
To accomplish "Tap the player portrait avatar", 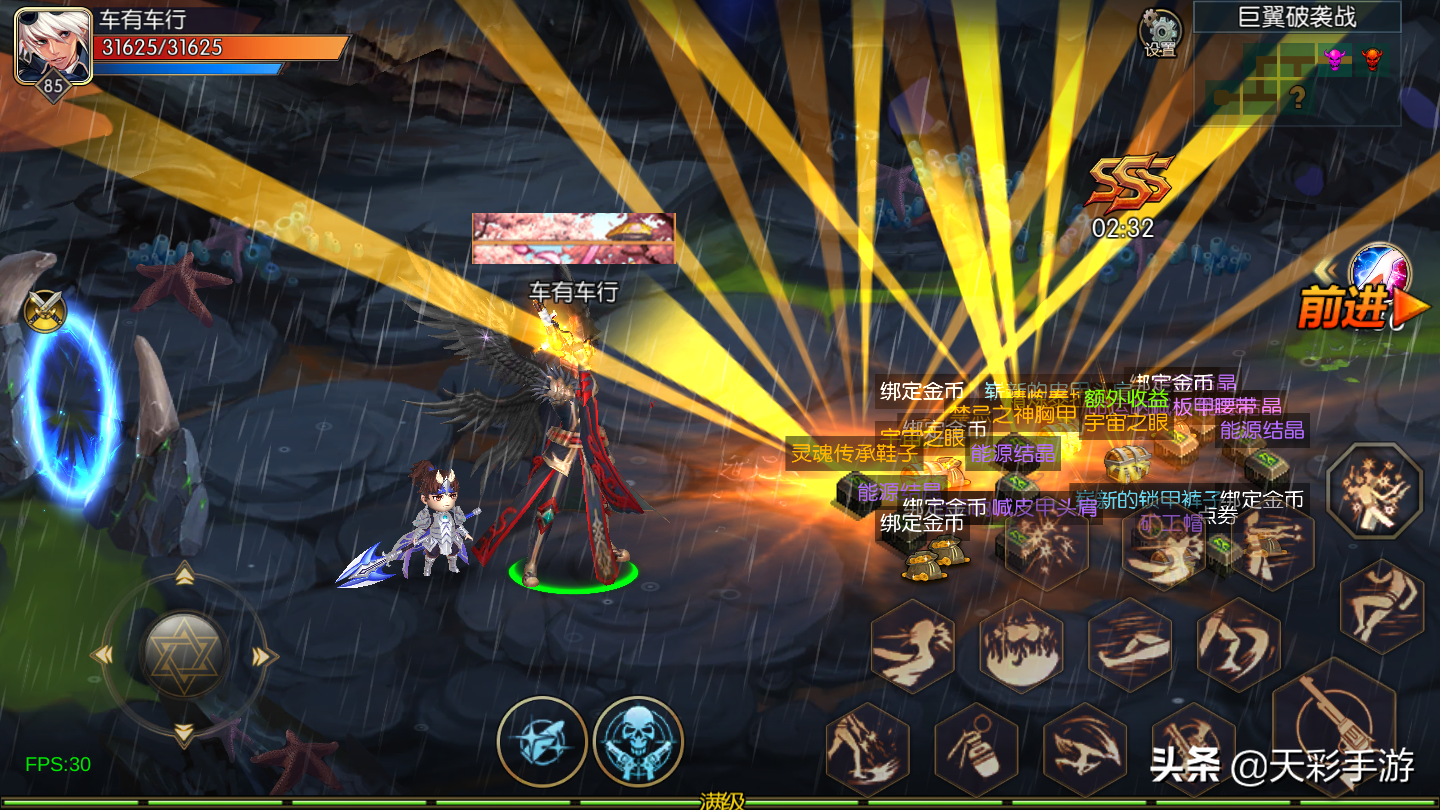I will [x=53, y=44].
